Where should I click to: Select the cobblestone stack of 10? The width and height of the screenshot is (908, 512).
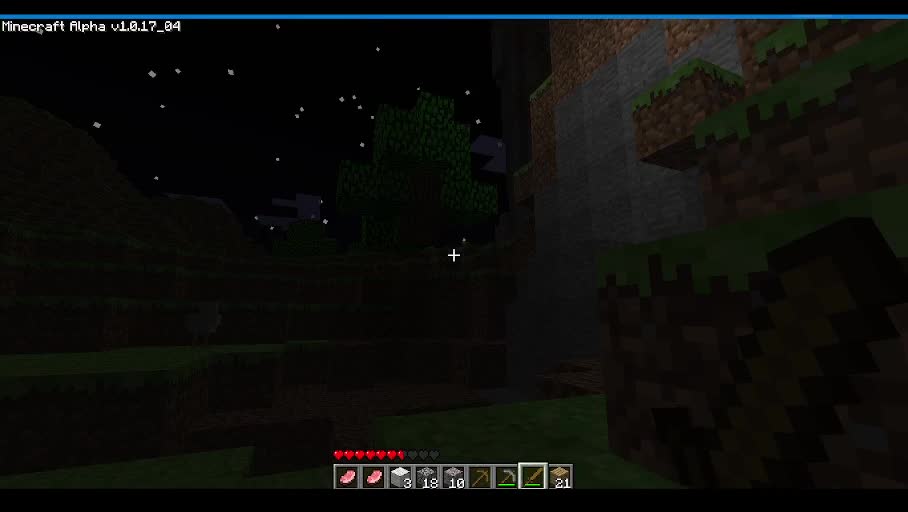[453, 477]
